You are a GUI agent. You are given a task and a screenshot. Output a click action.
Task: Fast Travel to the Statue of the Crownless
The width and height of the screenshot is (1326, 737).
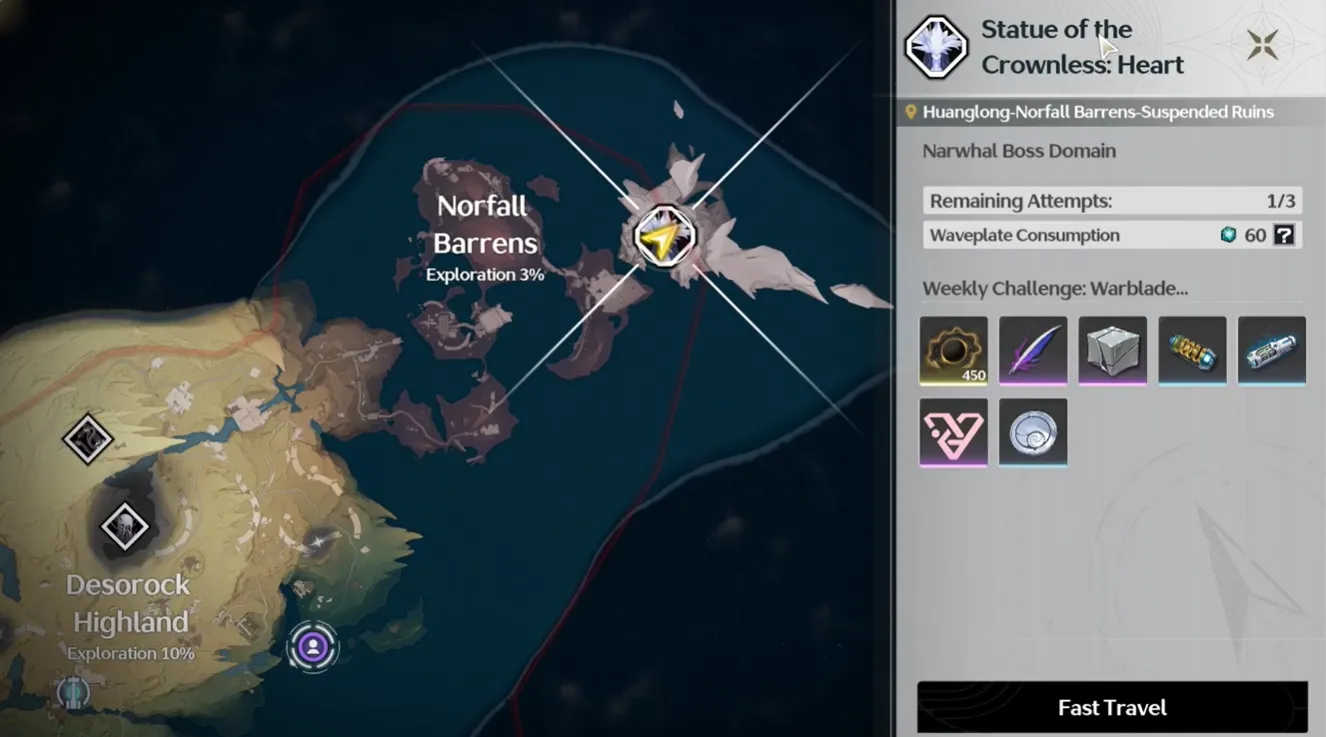1112,708
